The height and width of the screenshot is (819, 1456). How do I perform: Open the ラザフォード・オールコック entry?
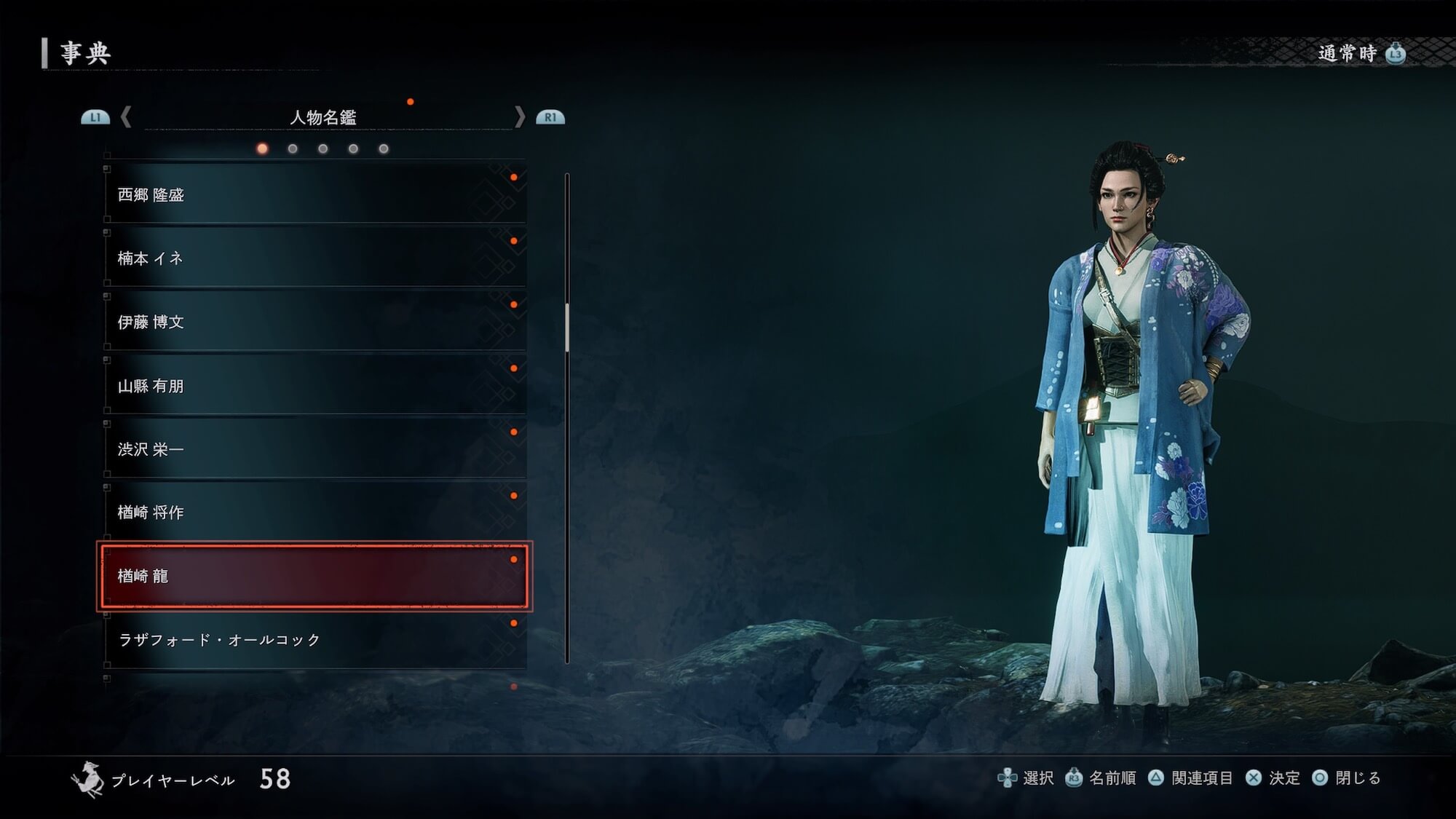(314, 640)
